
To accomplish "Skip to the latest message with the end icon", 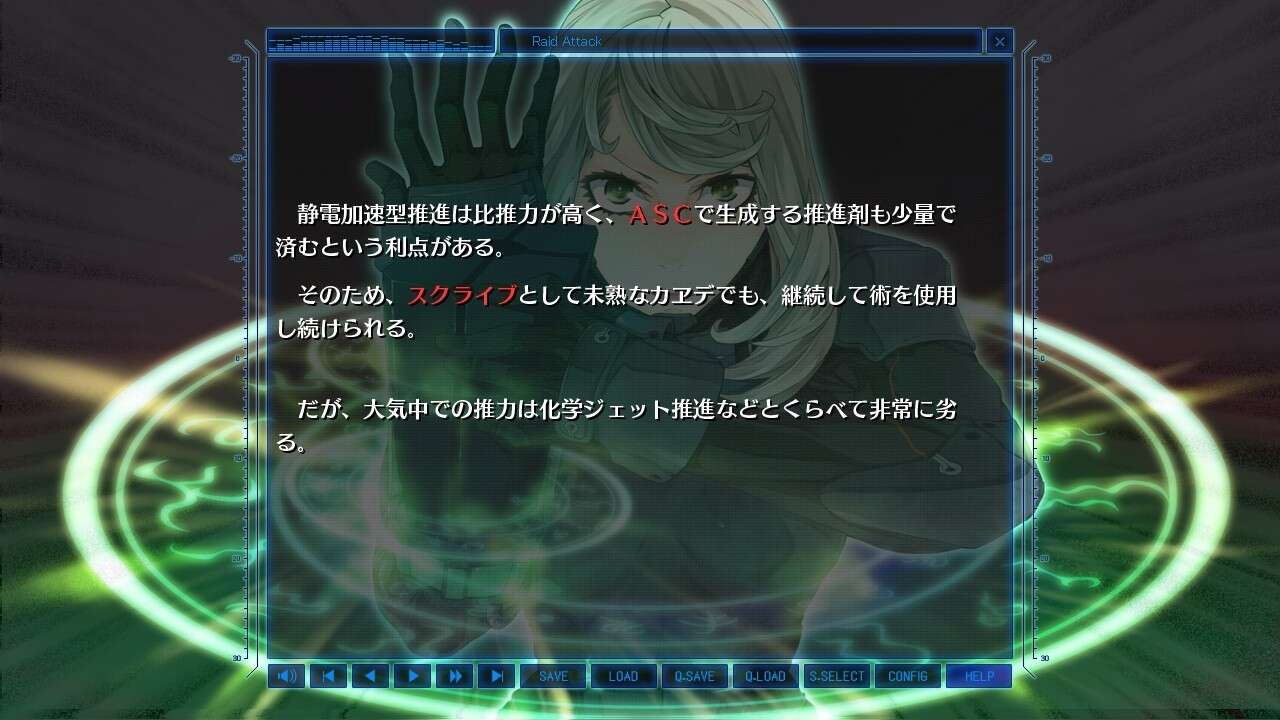I will click(x=497, y=676).
